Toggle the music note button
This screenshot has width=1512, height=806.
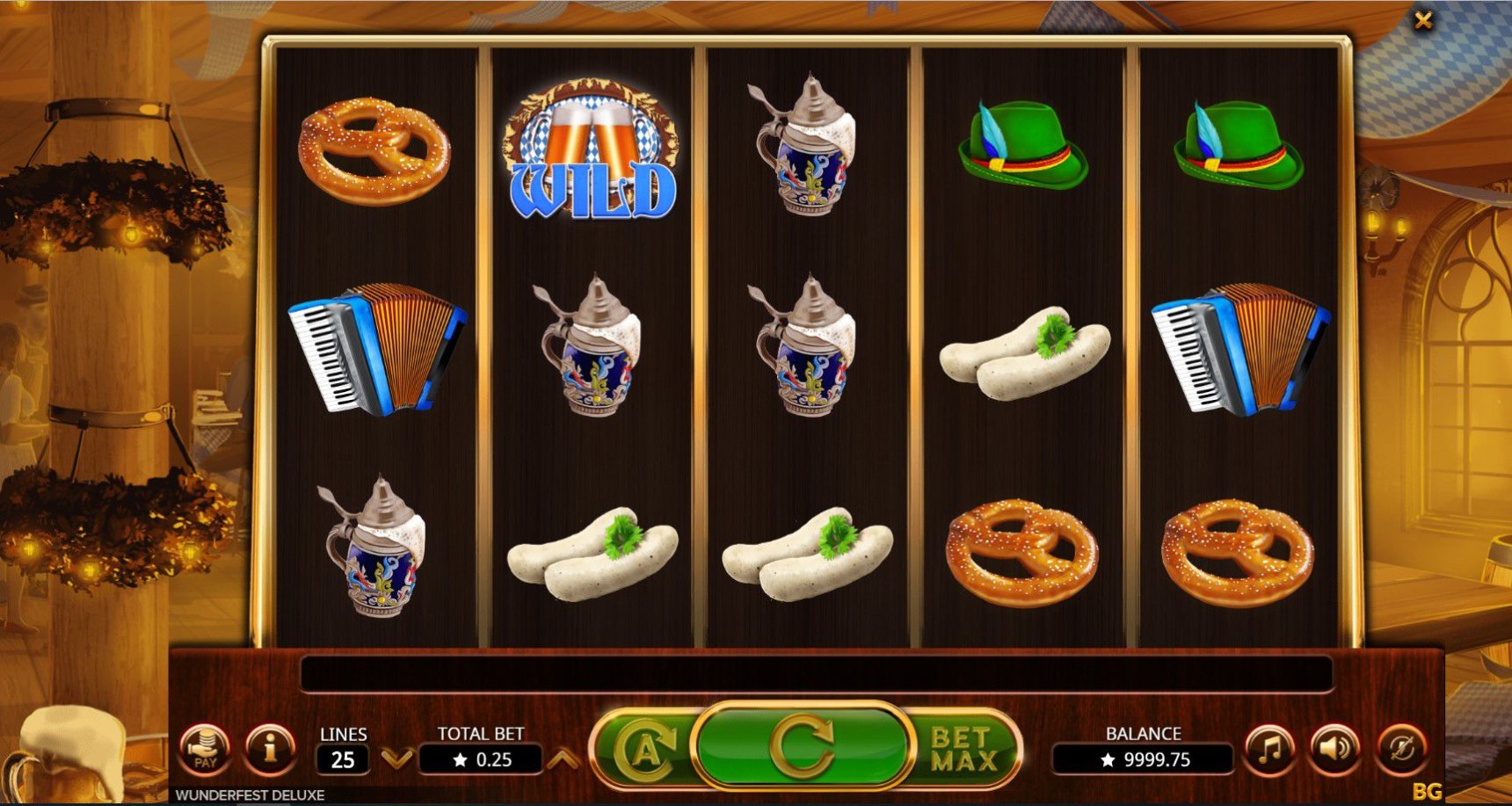pos(1269,750)
